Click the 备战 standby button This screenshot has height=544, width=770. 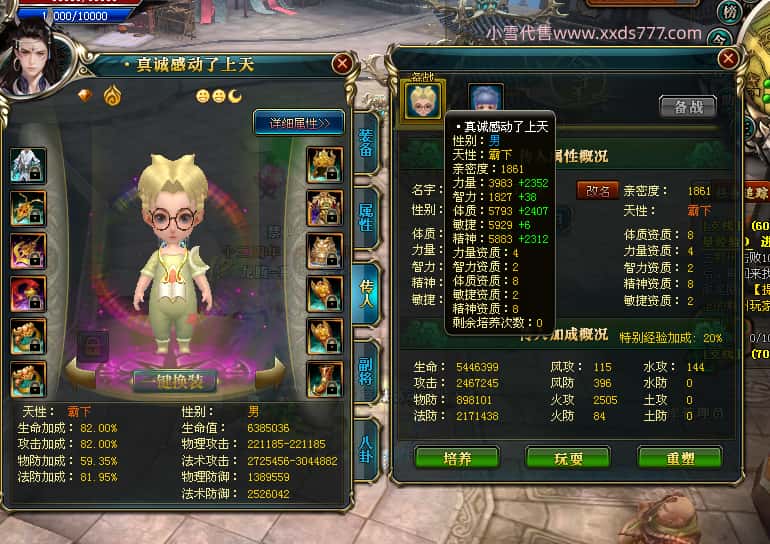tap(687, 107)
